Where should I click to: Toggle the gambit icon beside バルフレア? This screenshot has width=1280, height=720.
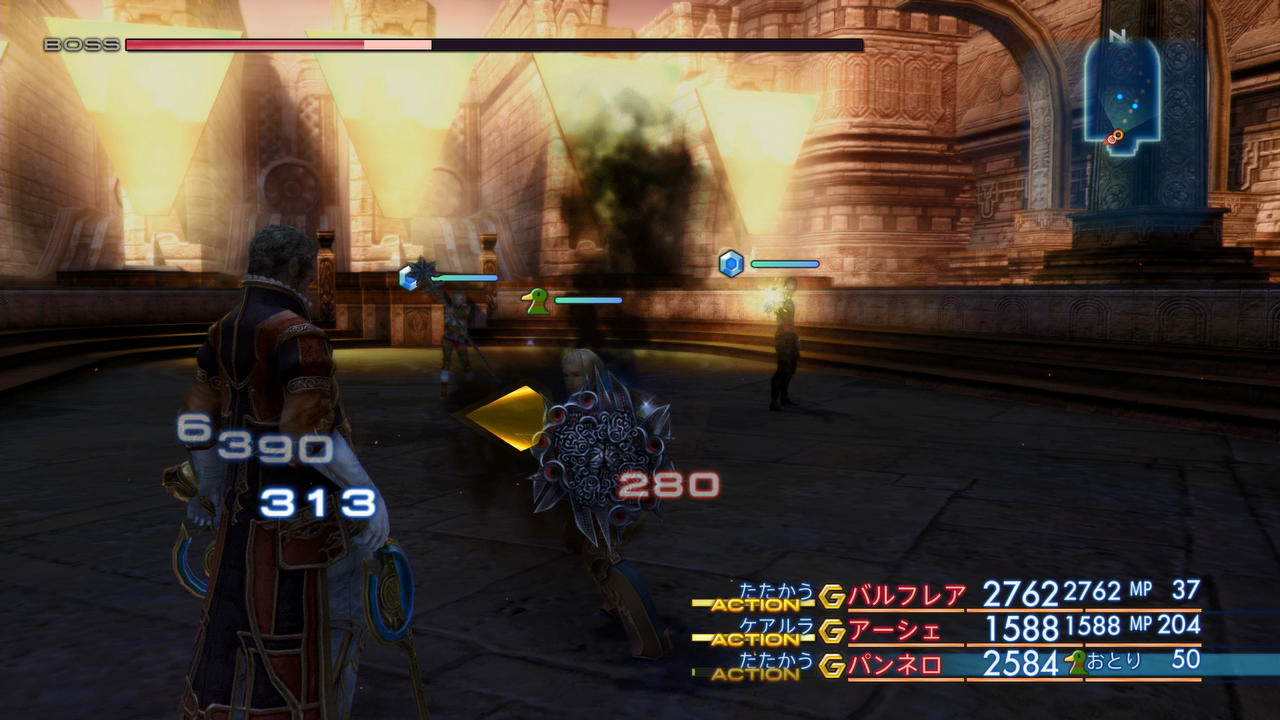tap(832, 597)
